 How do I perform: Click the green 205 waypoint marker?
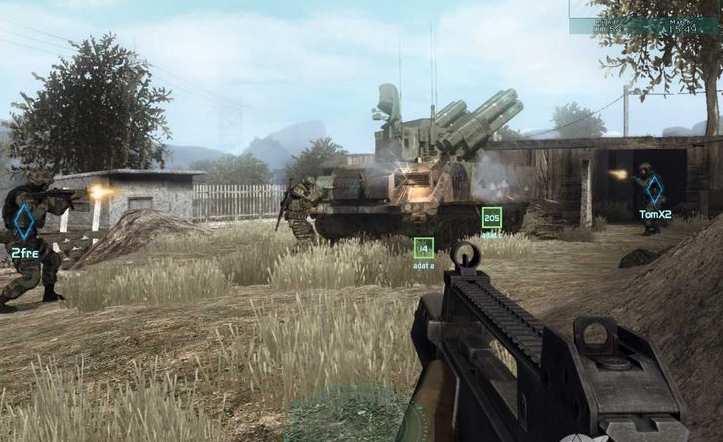[491, 217]
